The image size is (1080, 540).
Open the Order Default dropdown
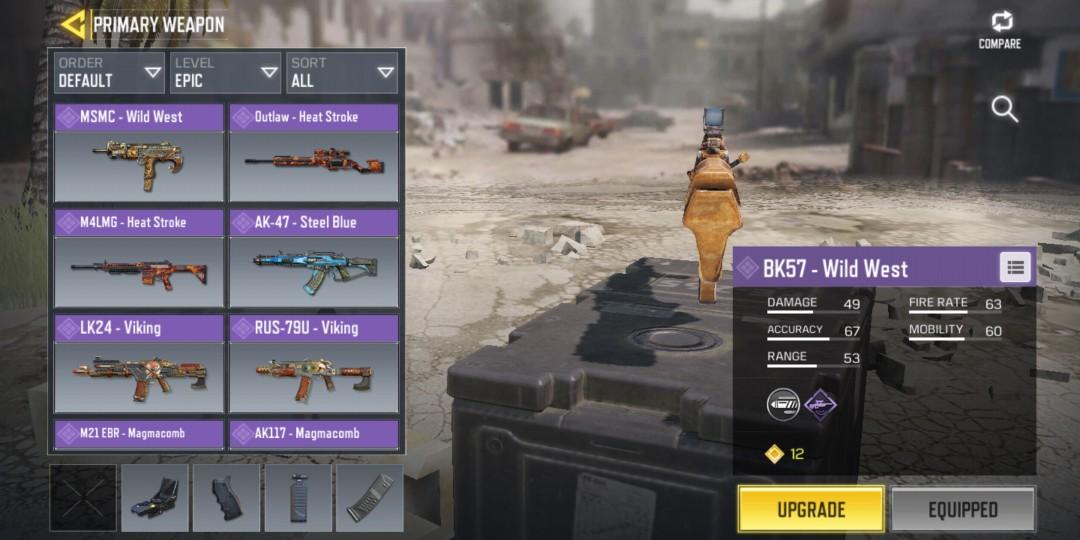pos(110,73)
